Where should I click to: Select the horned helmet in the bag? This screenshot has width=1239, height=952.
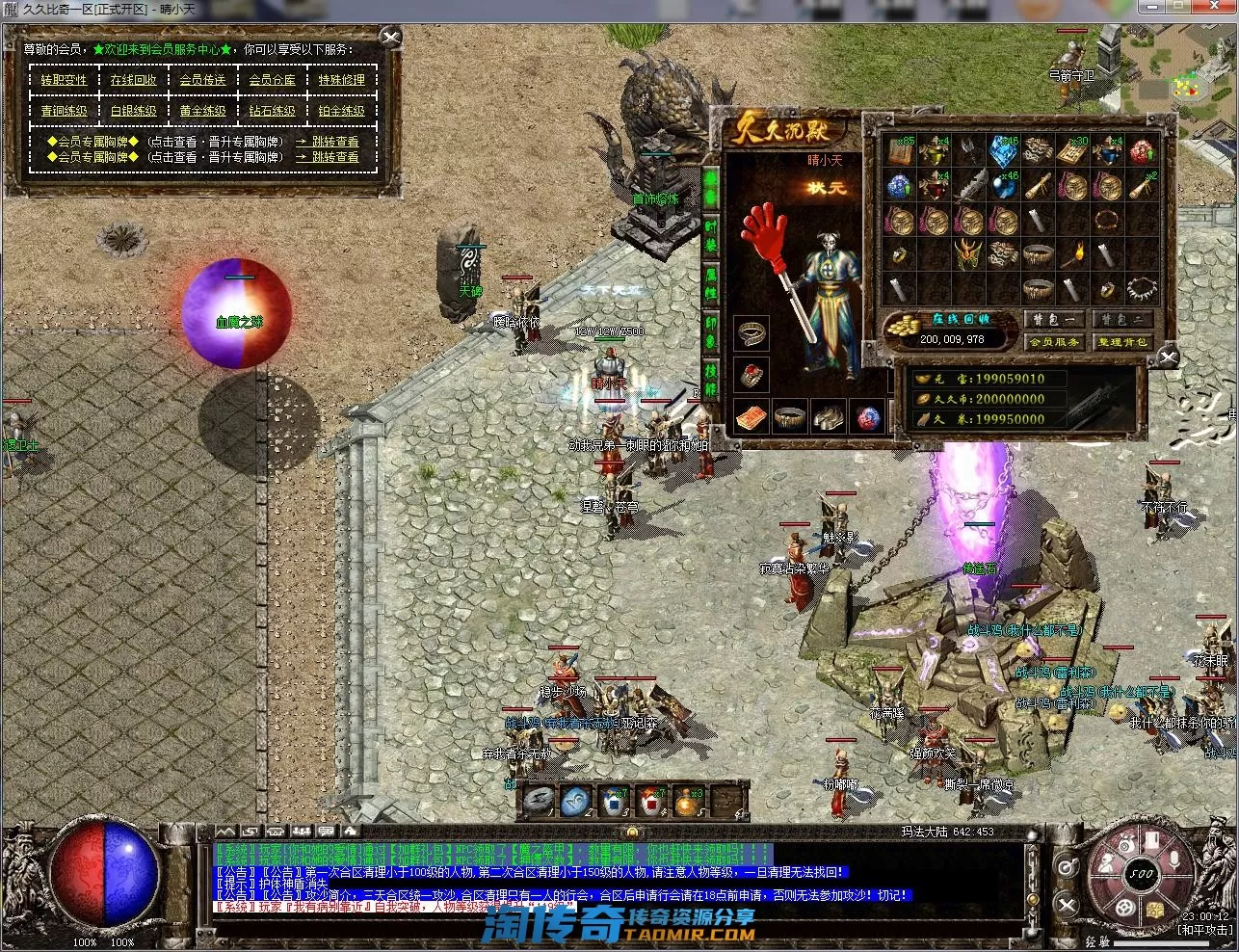point(967,254)
